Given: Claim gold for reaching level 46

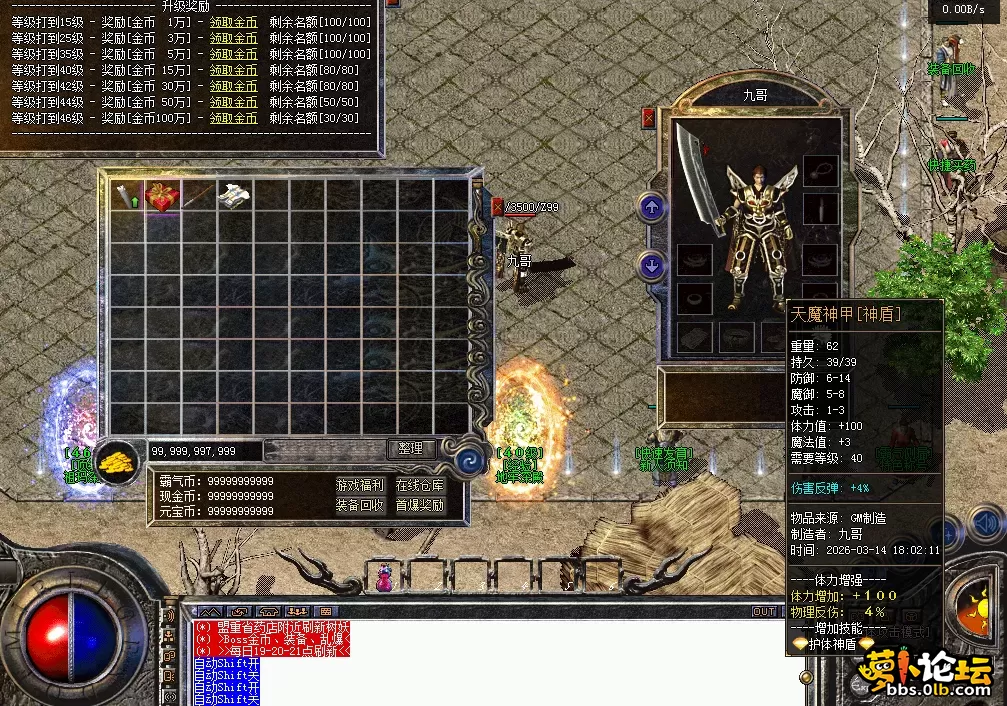Looking at the screenshot, I should coord(234,118).
